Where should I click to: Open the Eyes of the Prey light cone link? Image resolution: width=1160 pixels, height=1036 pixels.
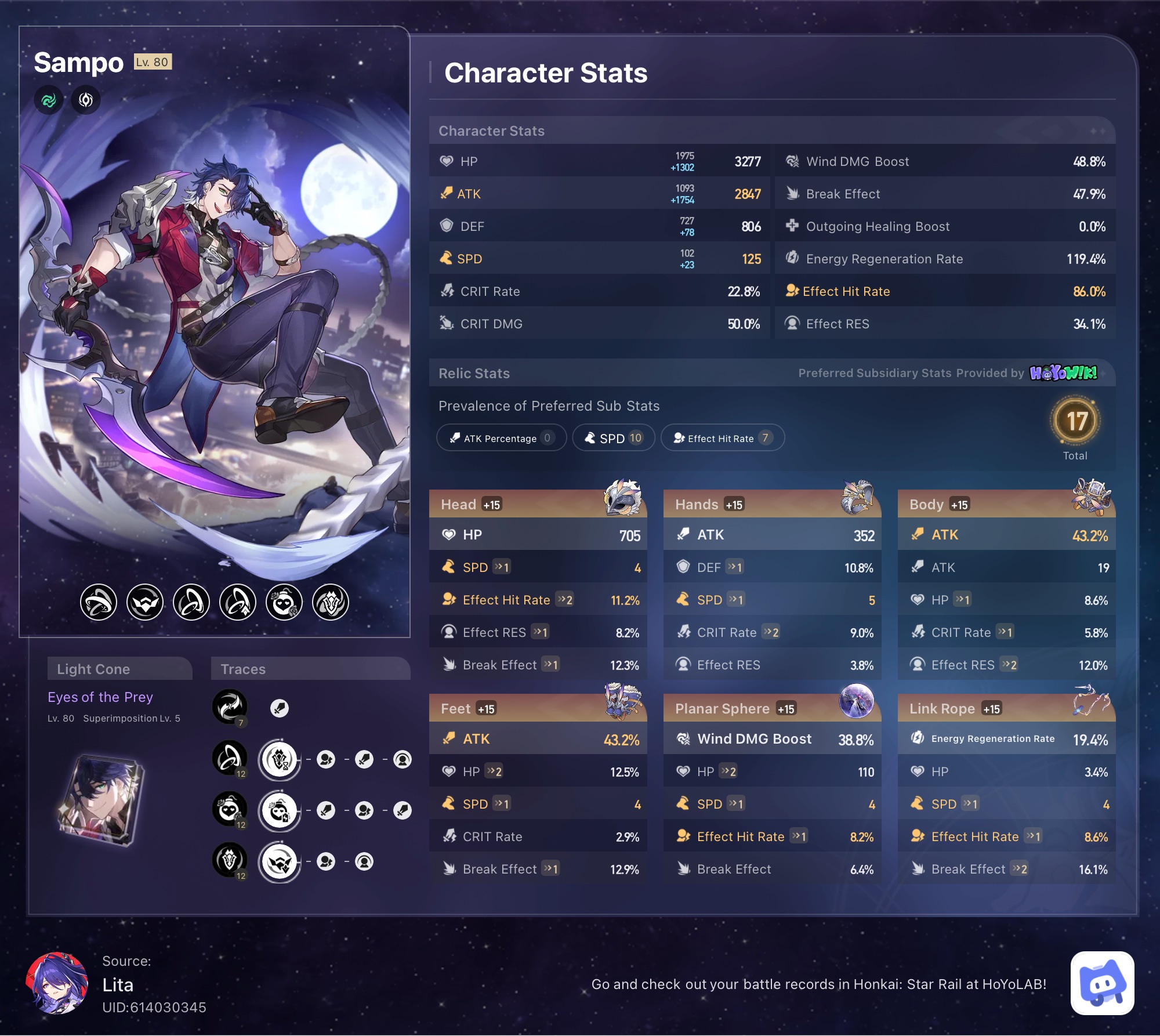click(x=100, y=697)
